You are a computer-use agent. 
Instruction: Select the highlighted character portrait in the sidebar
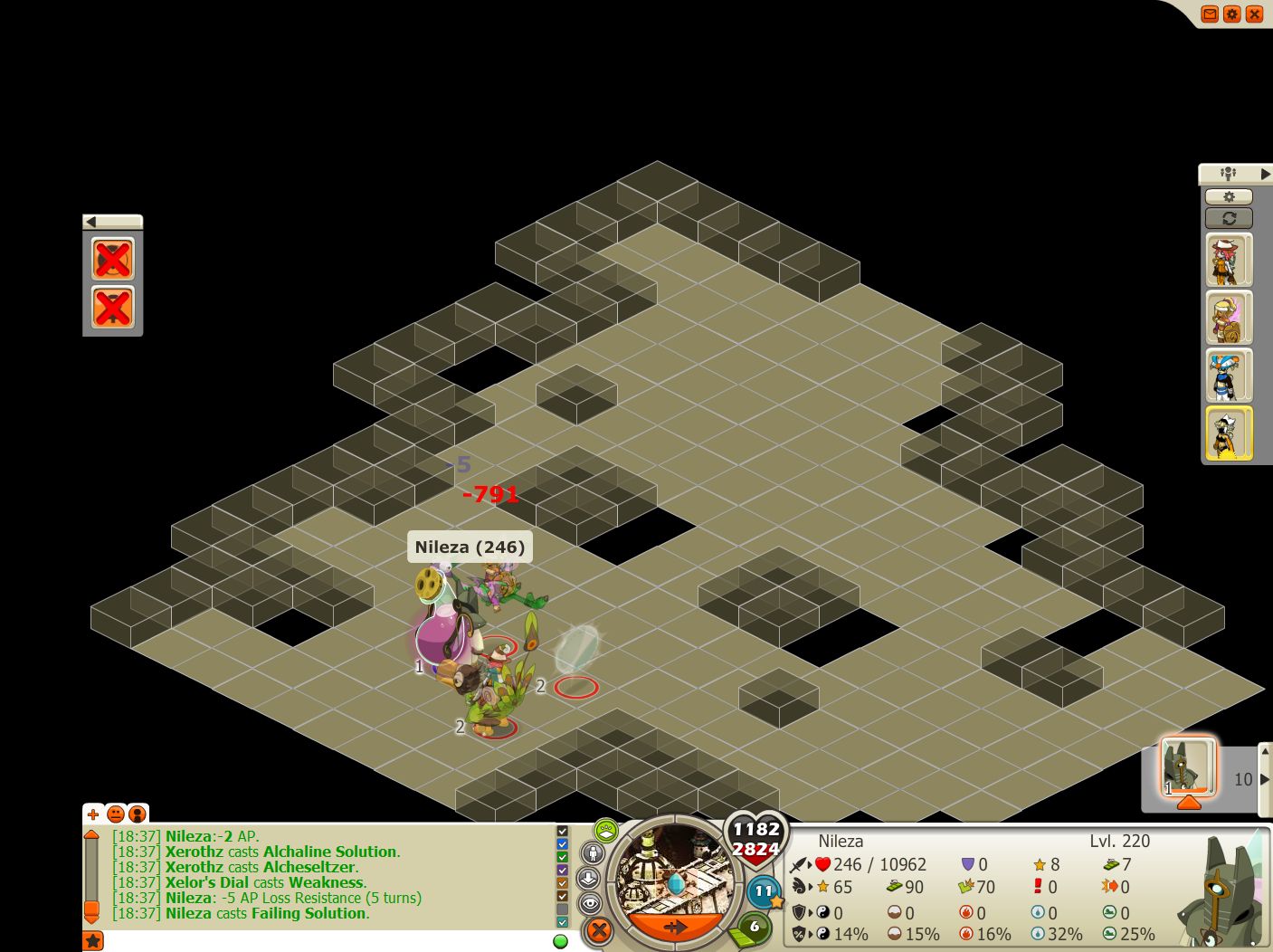(1229, 433)
